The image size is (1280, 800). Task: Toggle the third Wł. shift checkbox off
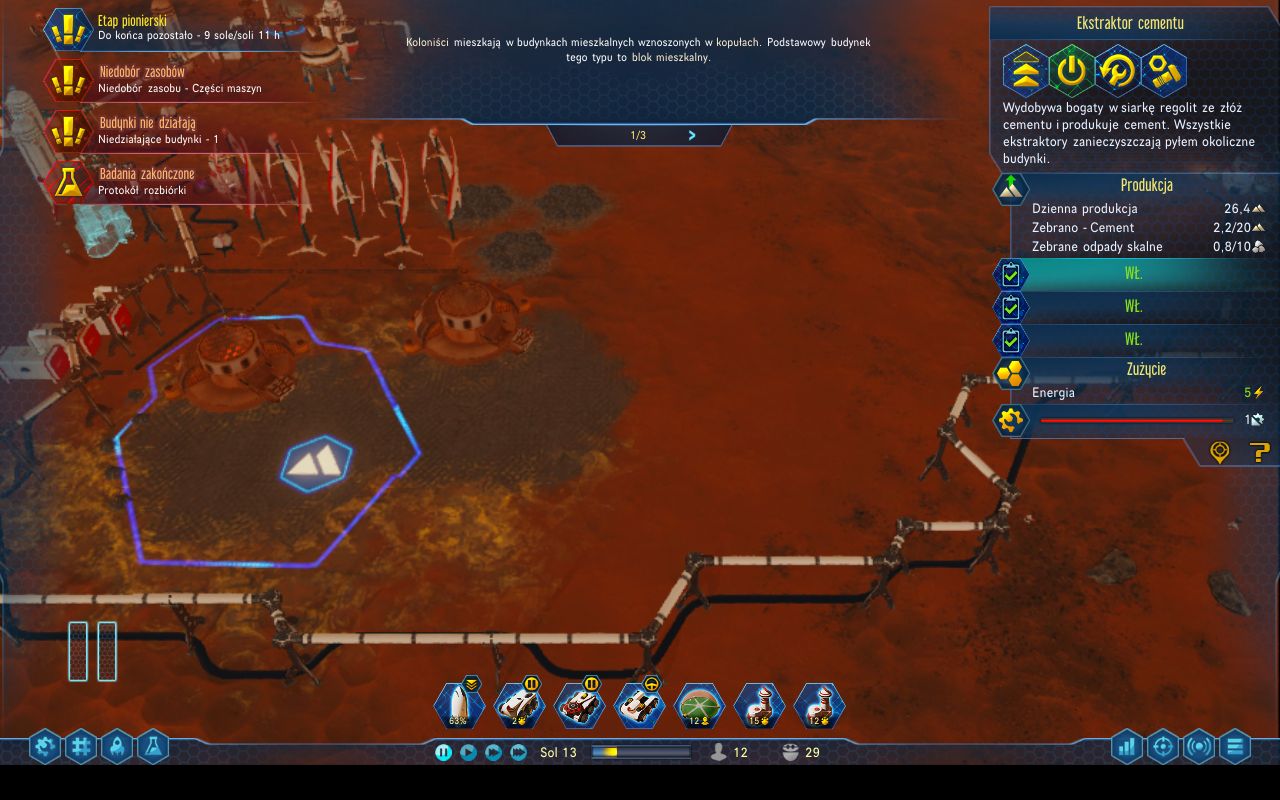pyautogui.click(x=1010, y=340)
